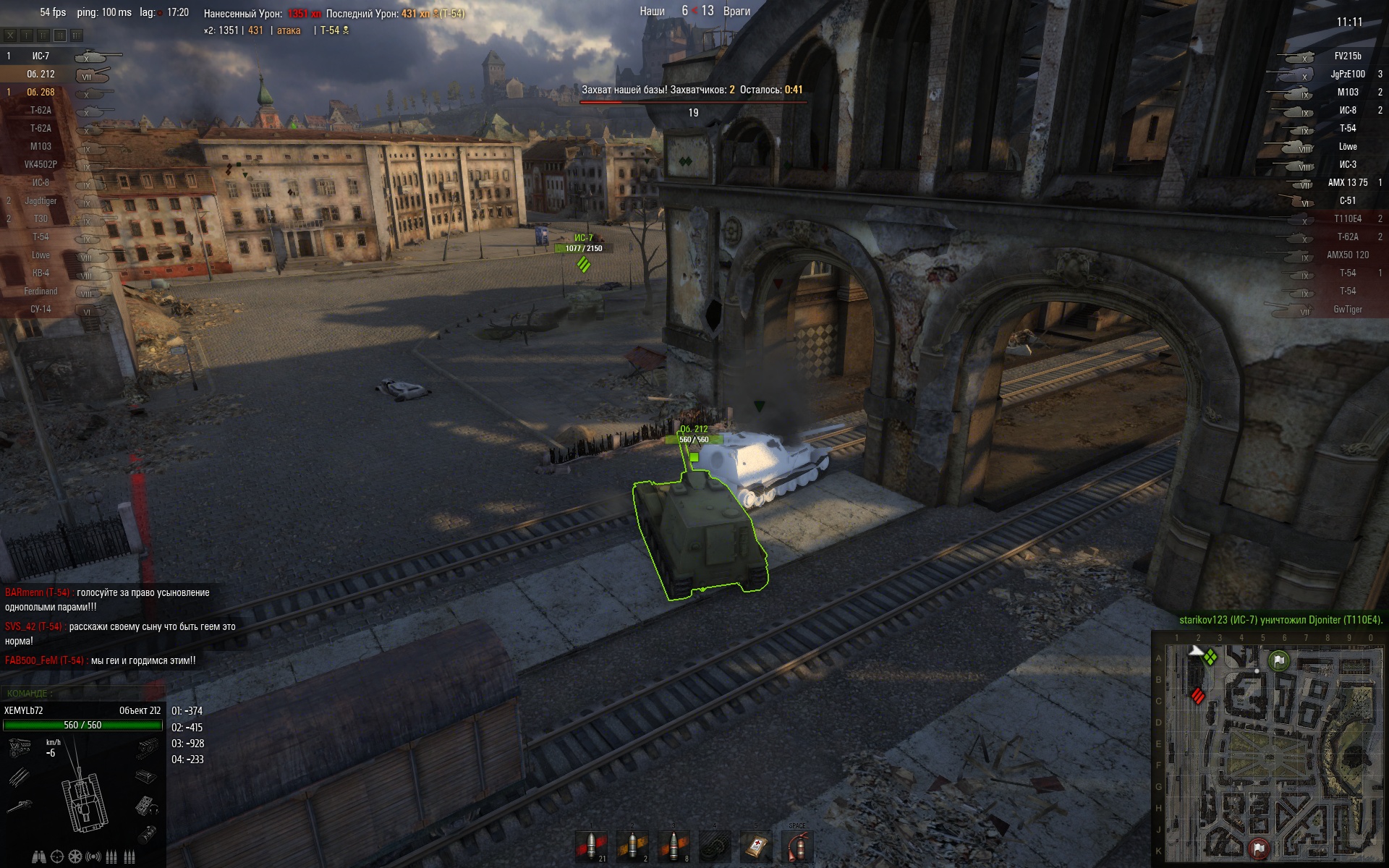Select GwTiger in the enemy team list
The width and height of the screenshot is (1389, 868).
pyautogui.click(x=1347, y=309)
